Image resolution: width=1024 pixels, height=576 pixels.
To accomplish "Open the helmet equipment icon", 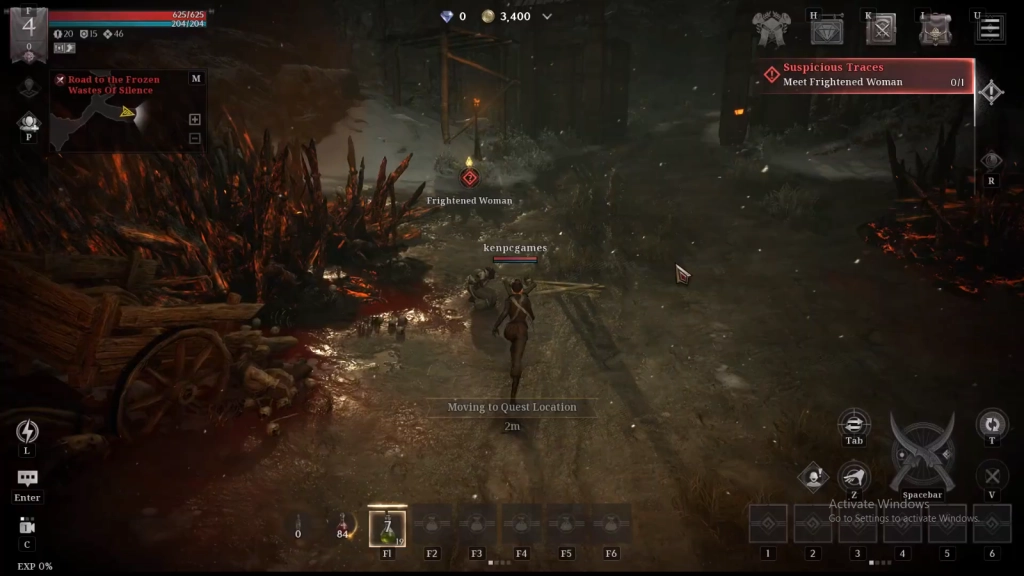I will [771, 30].
